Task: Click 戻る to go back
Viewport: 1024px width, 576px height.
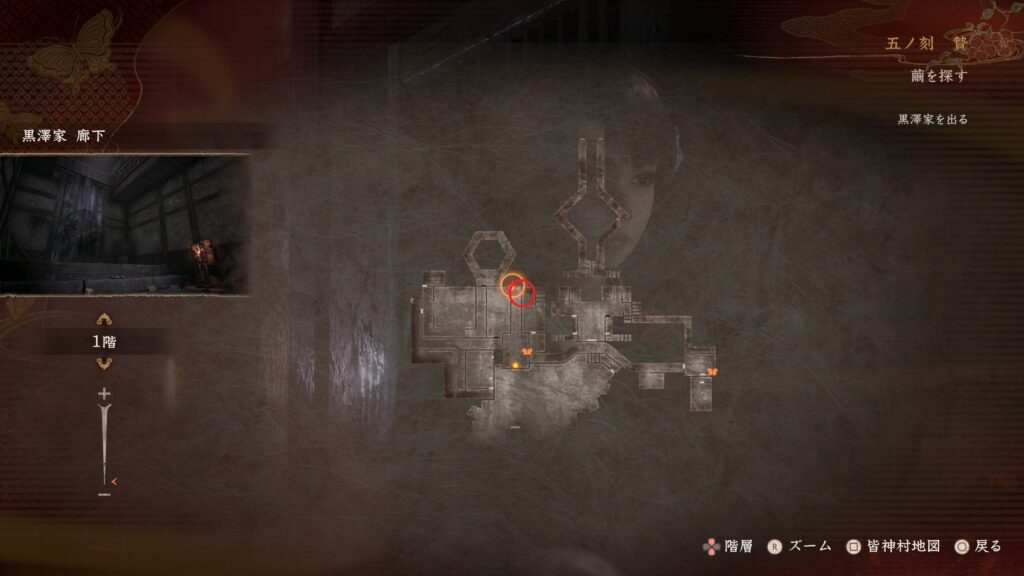Action: tap(977, 546)
